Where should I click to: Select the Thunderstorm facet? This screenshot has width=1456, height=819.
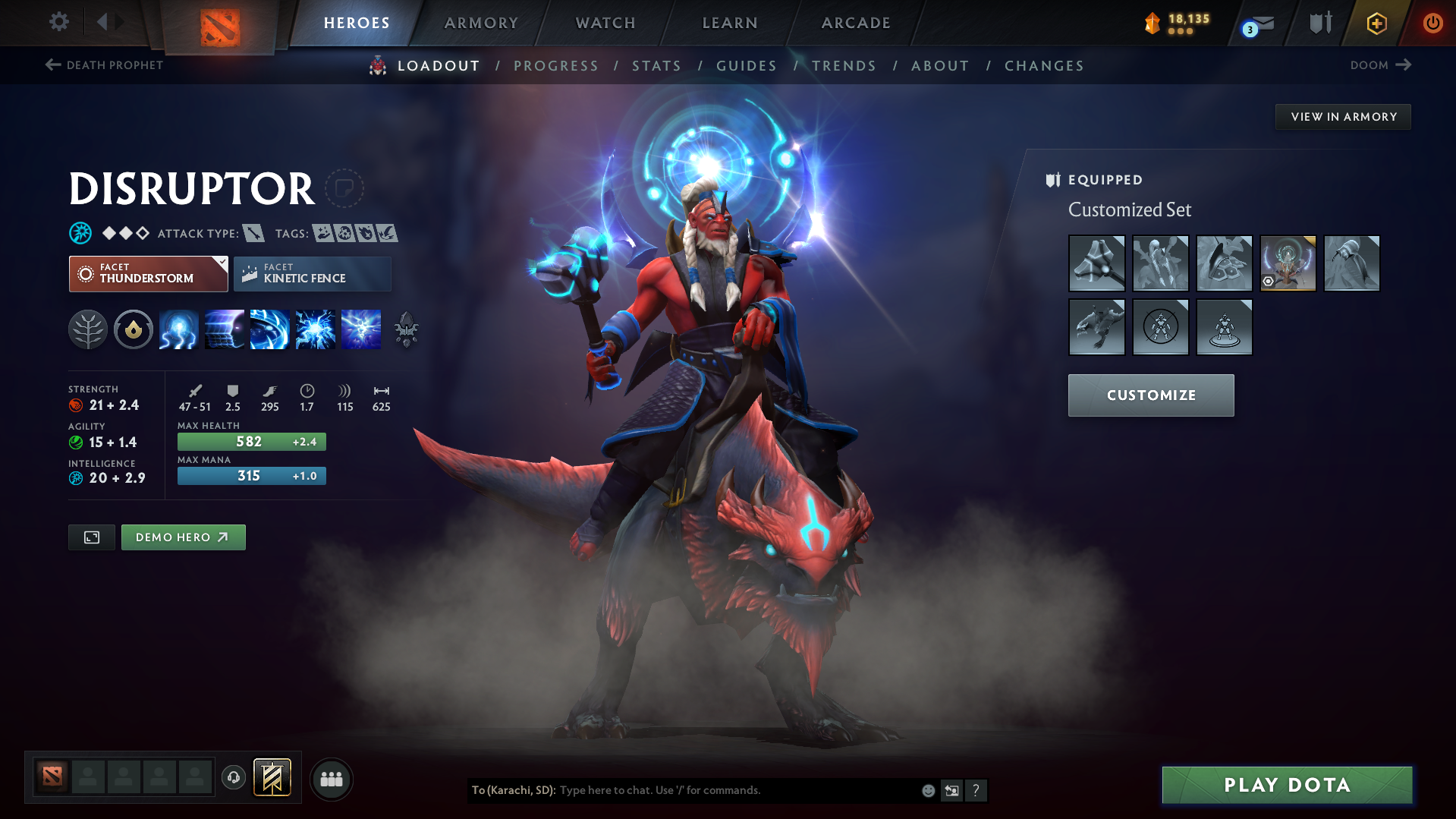pyautogui.click(x=148, y=273)
